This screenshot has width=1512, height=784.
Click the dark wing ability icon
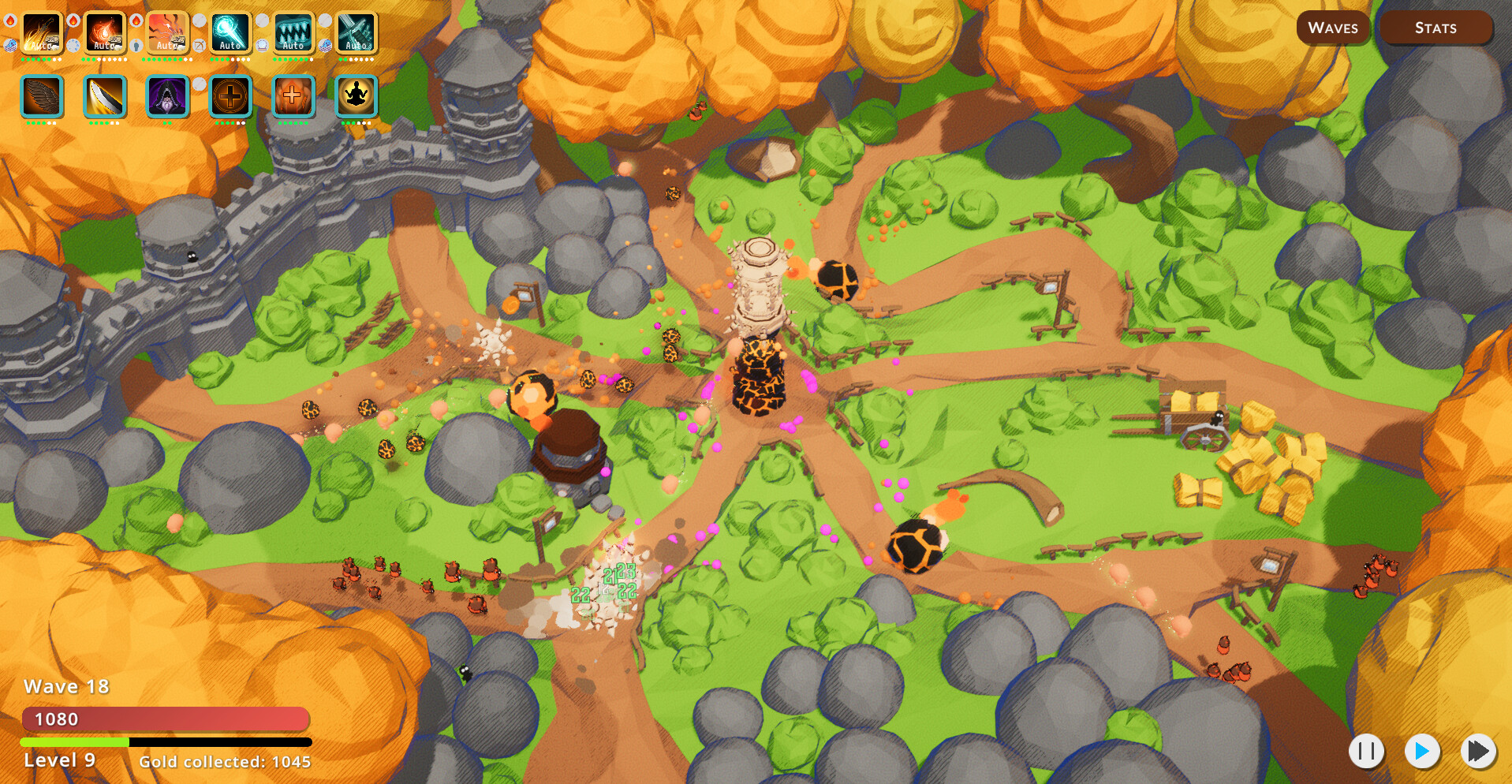42,97
